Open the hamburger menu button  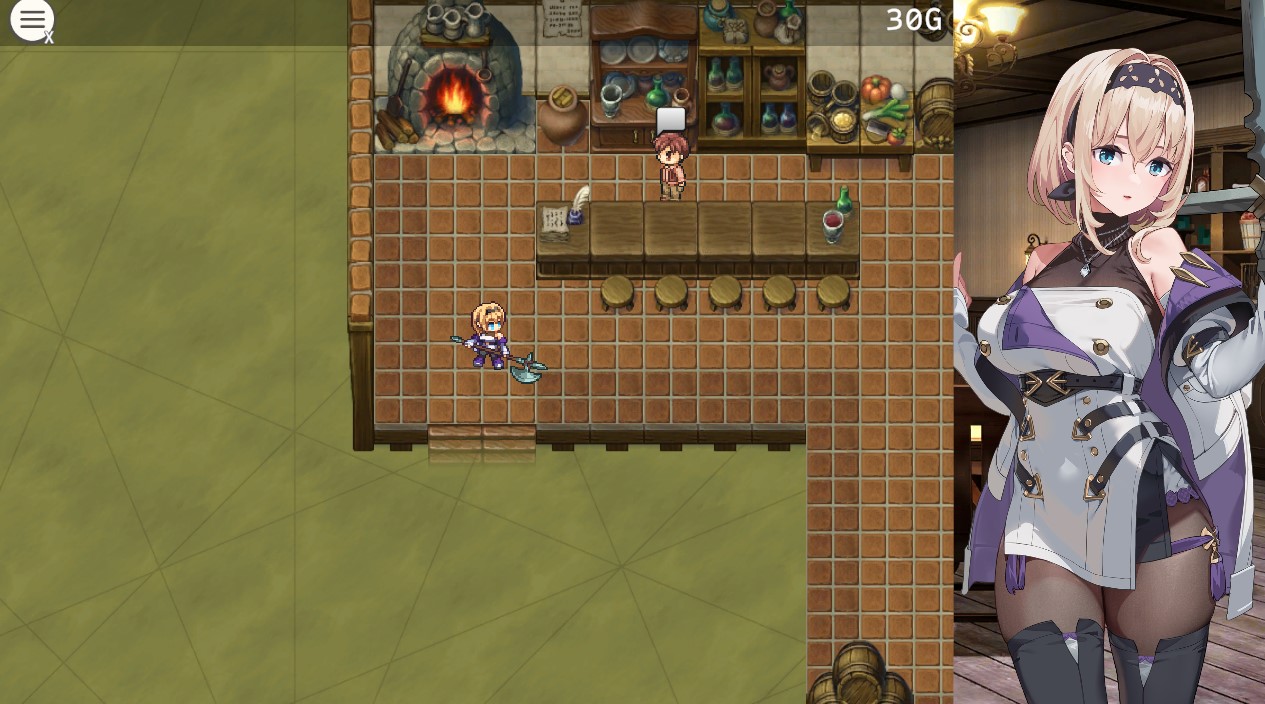(32, 20)
